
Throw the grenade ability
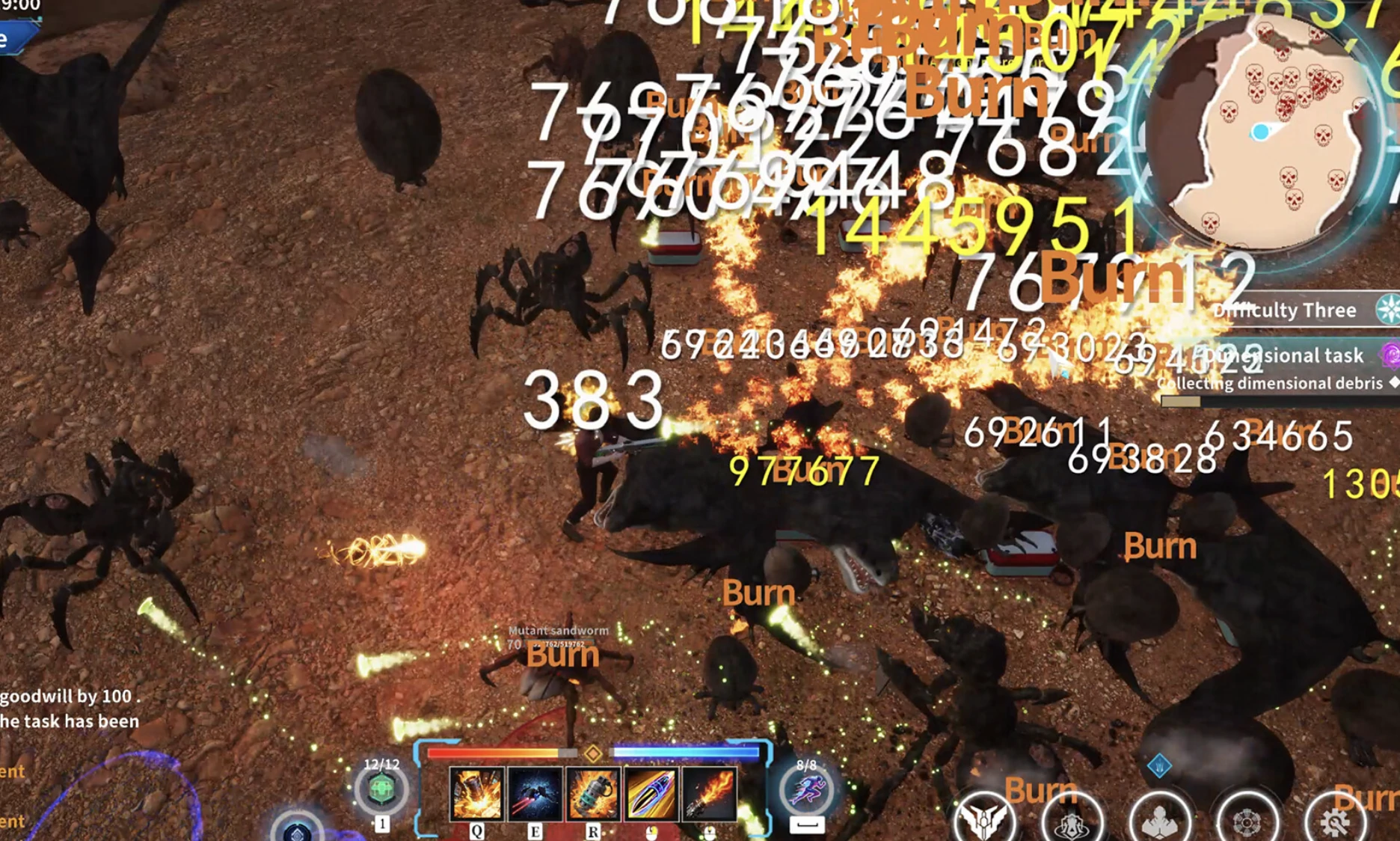(593, 794)
